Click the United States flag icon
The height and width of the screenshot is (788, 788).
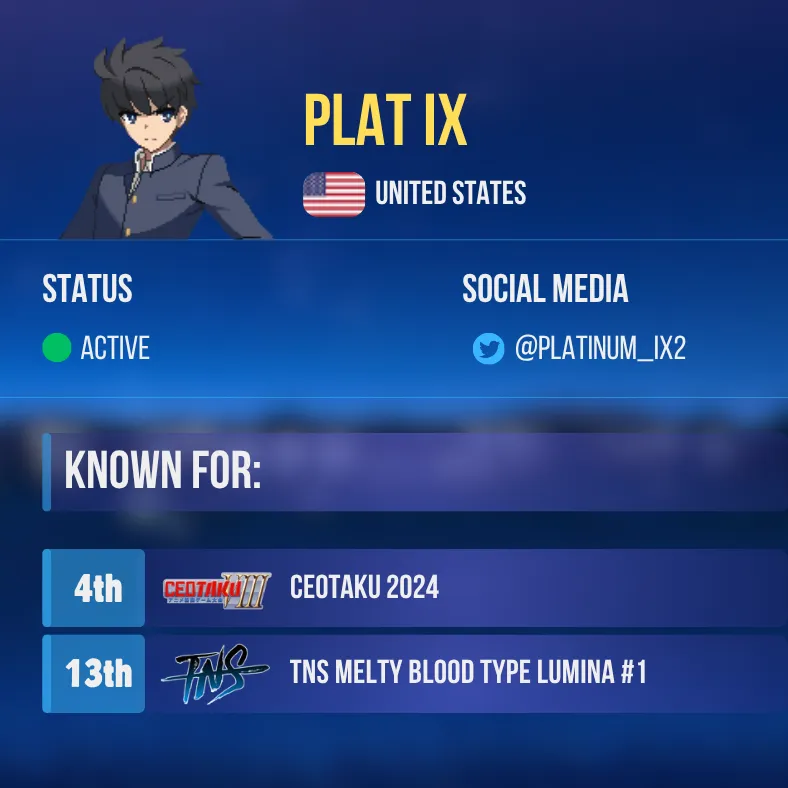334,194
